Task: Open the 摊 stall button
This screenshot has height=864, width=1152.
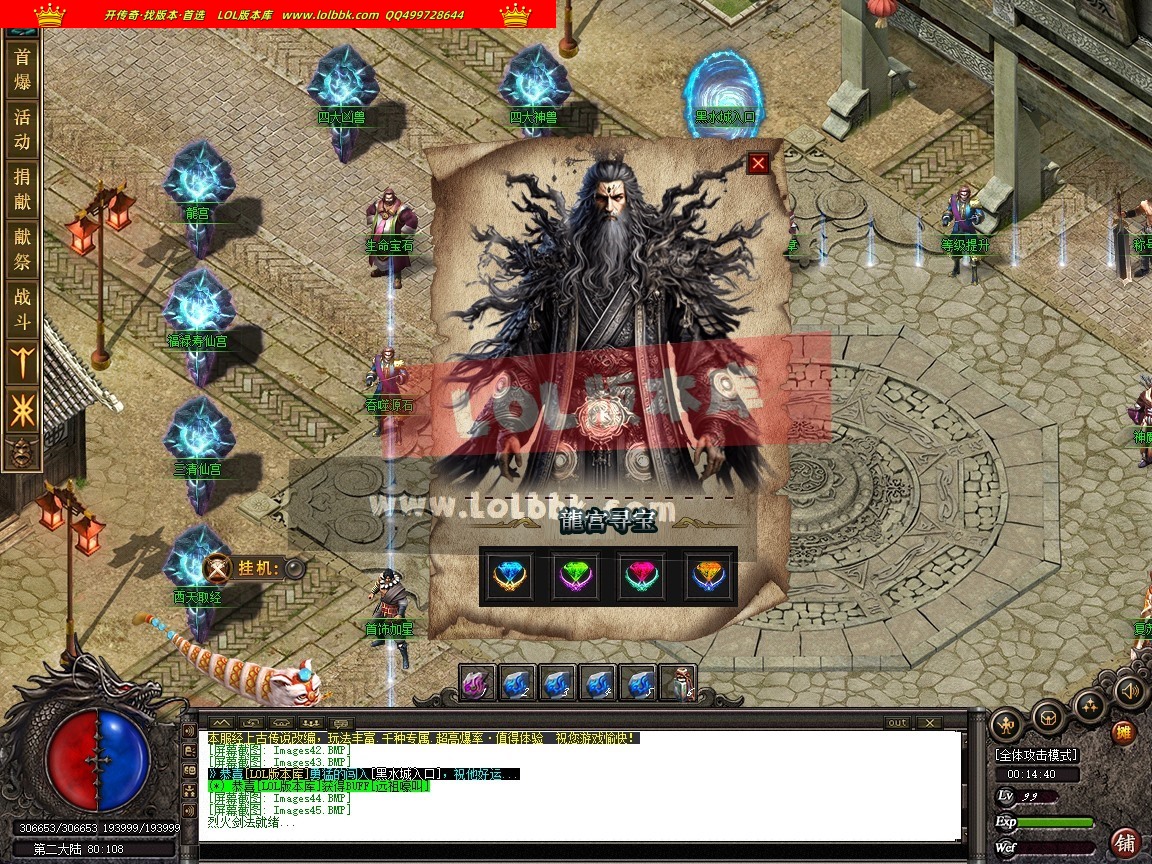Action: pyautogui.click(x=1125, y=733)
